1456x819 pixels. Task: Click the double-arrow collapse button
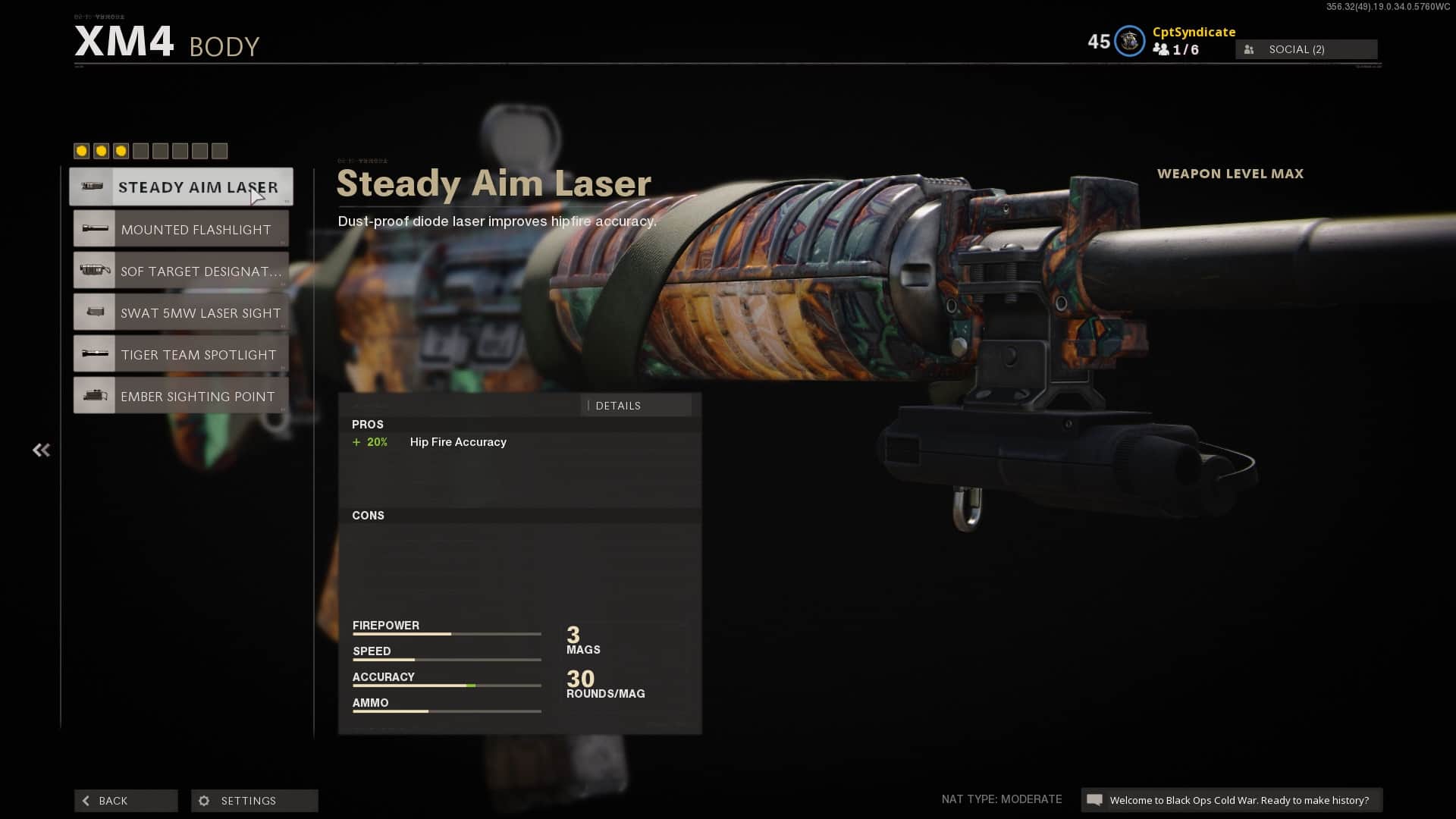coord(41,450)
